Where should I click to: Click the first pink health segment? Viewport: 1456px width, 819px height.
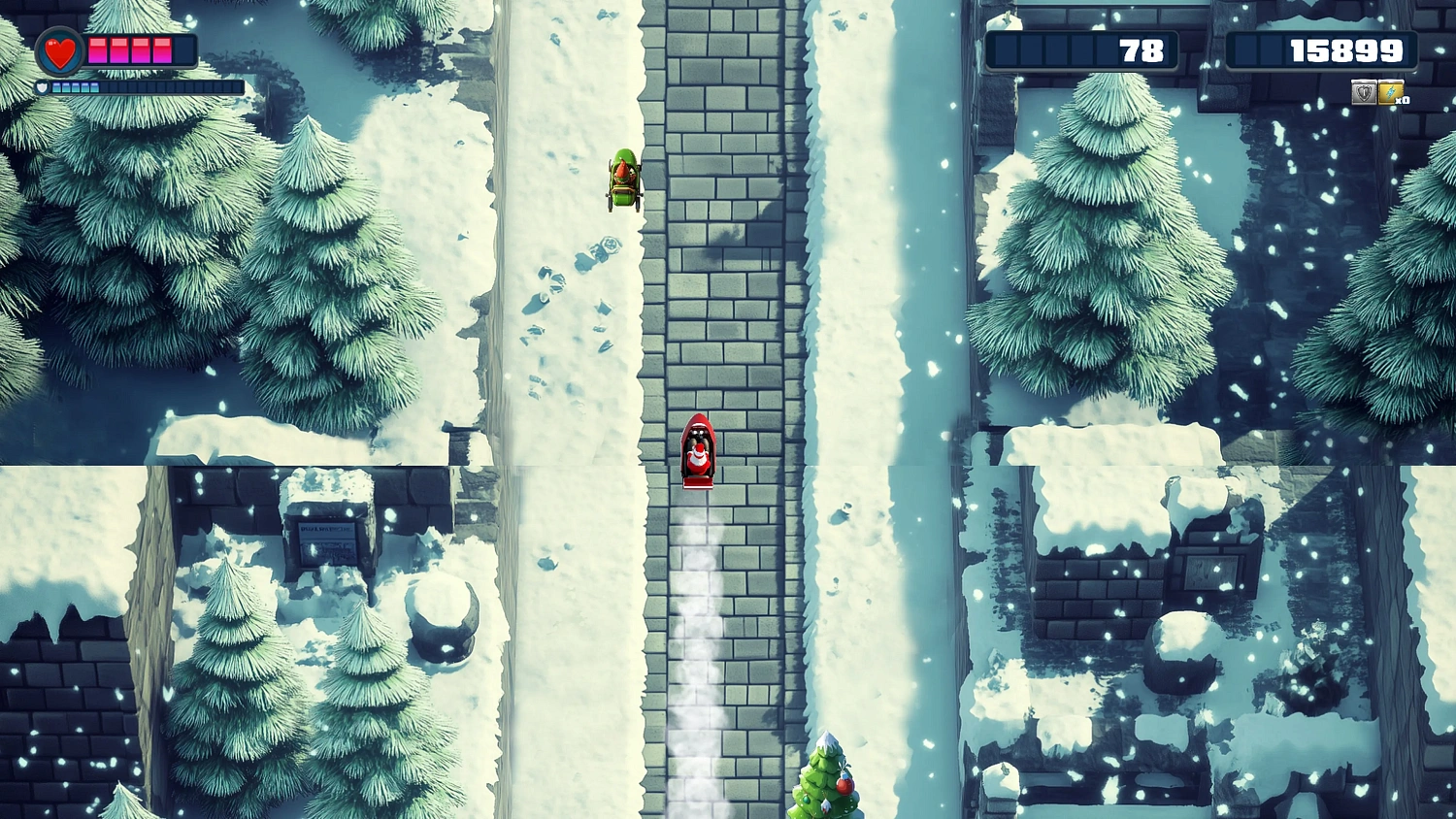(x=98, y=50)
